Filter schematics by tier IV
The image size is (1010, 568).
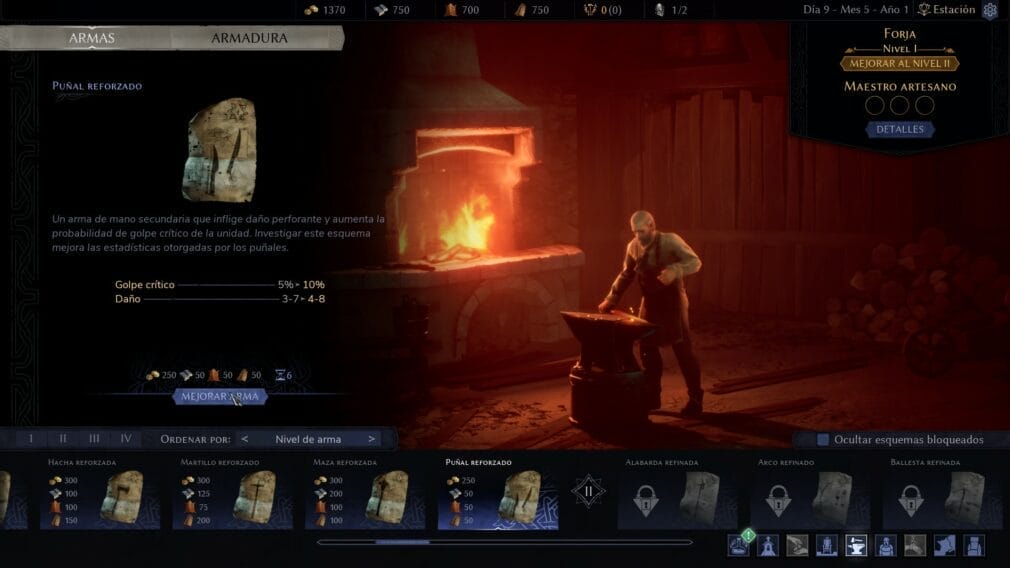coord(126,439)
